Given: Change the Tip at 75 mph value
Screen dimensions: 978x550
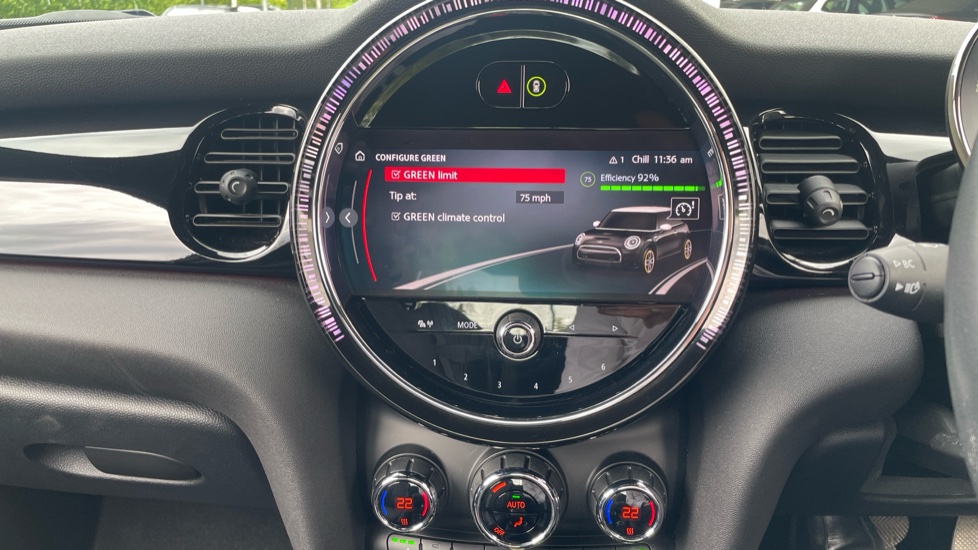Looking at the screenshot, I should click(539, 197).
